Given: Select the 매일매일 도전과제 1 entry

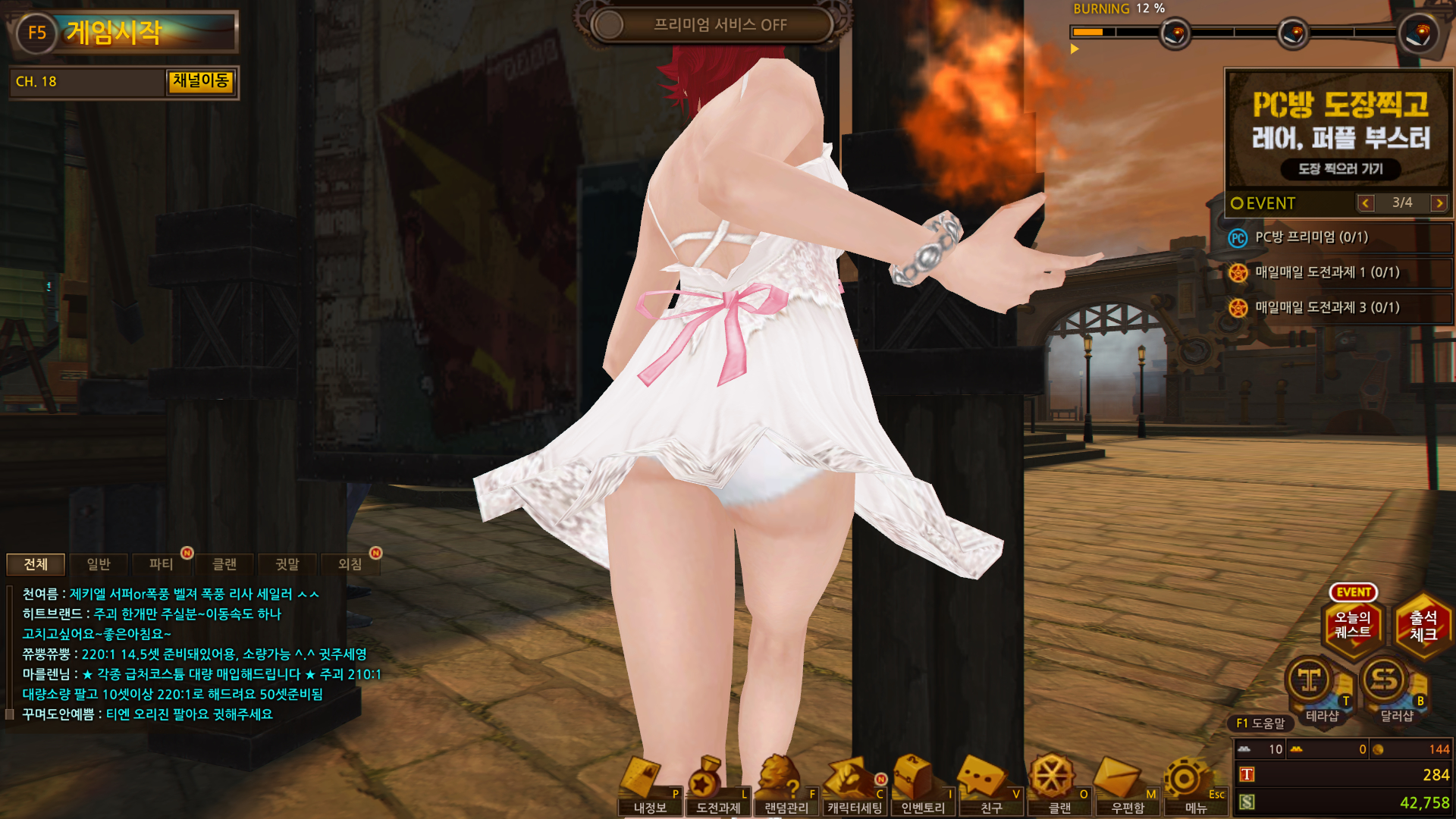Looking at the screenshot, I should tap(1327, 272).
